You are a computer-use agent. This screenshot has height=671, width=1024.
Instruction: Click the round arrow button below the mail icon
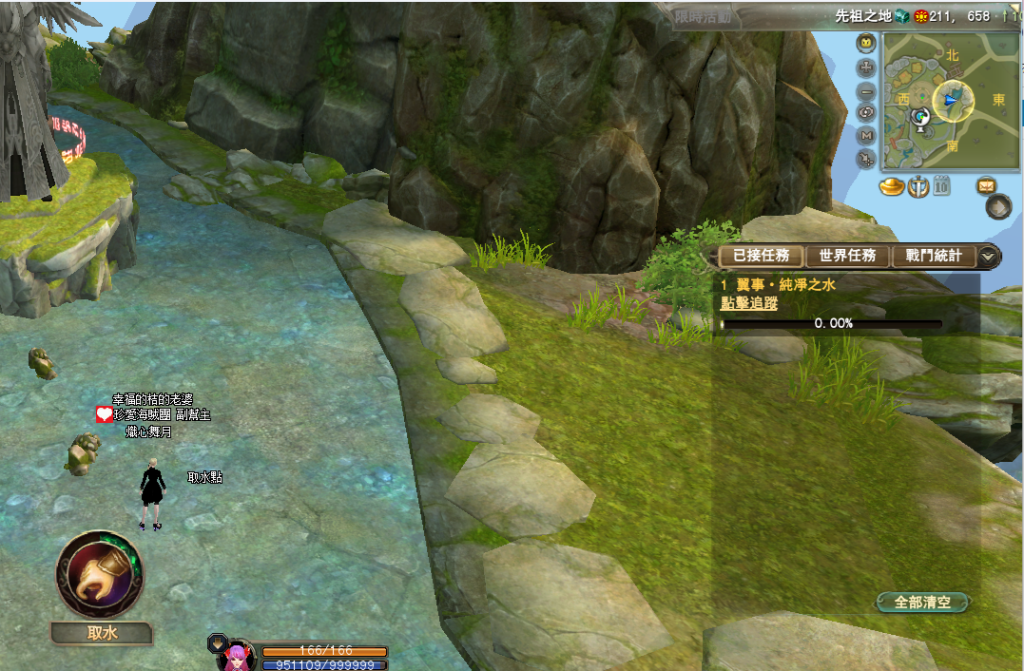click(997, 207)
